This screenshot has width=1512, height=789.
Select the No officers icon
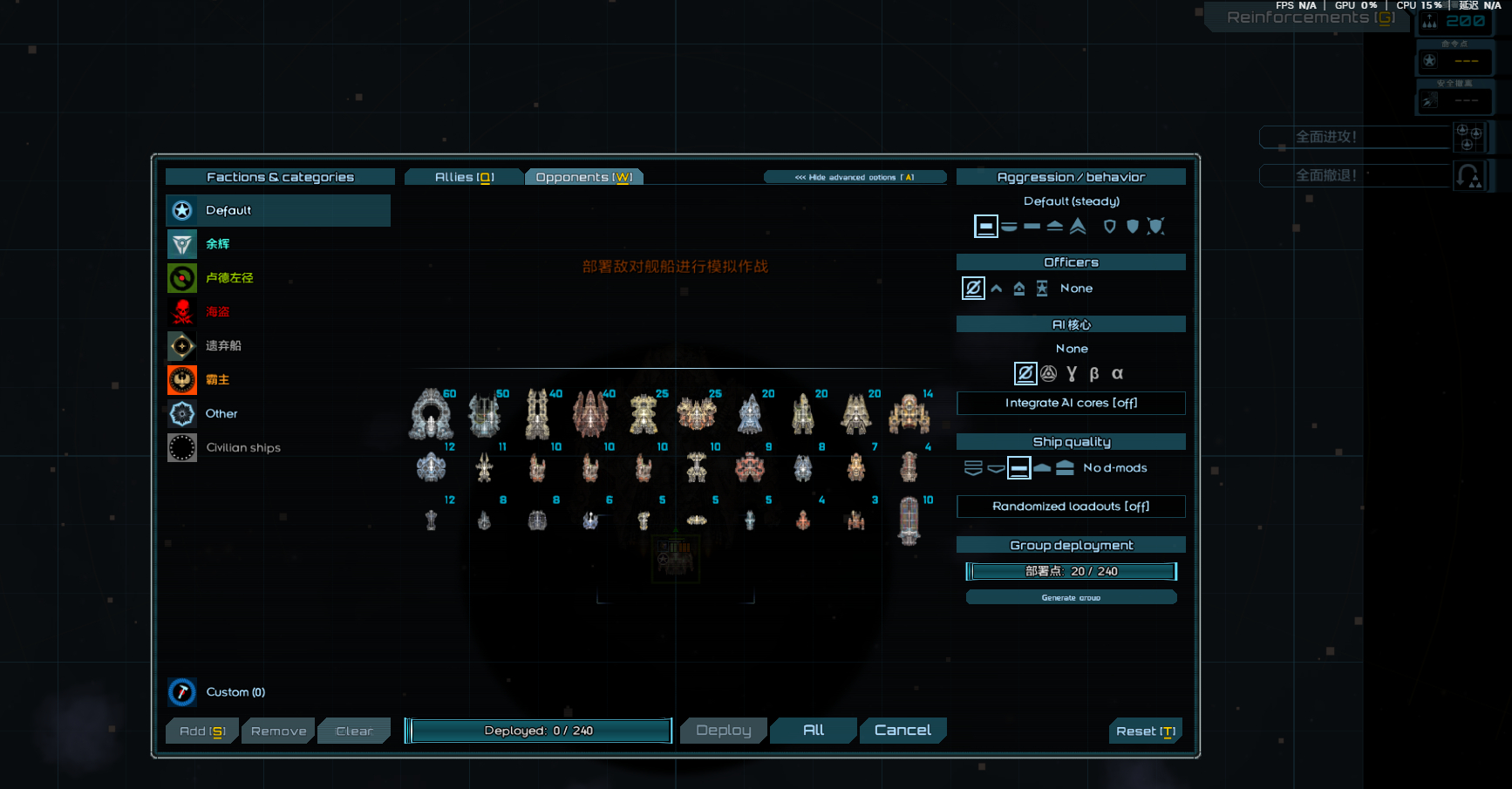(973, 288)
